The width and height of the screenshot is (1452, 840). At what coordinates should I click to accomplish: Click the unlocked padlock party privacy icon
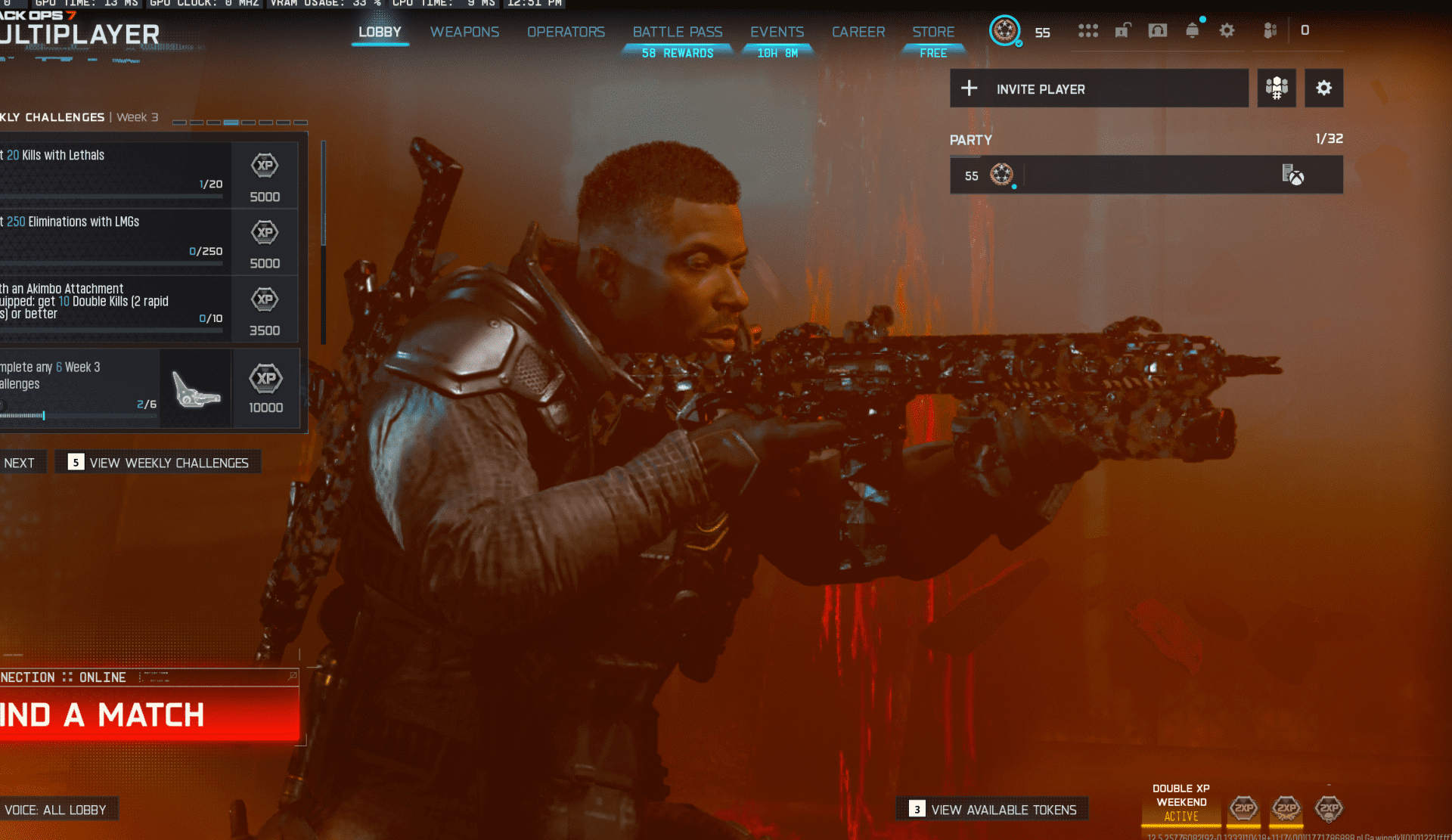(x=1122, y=31)
